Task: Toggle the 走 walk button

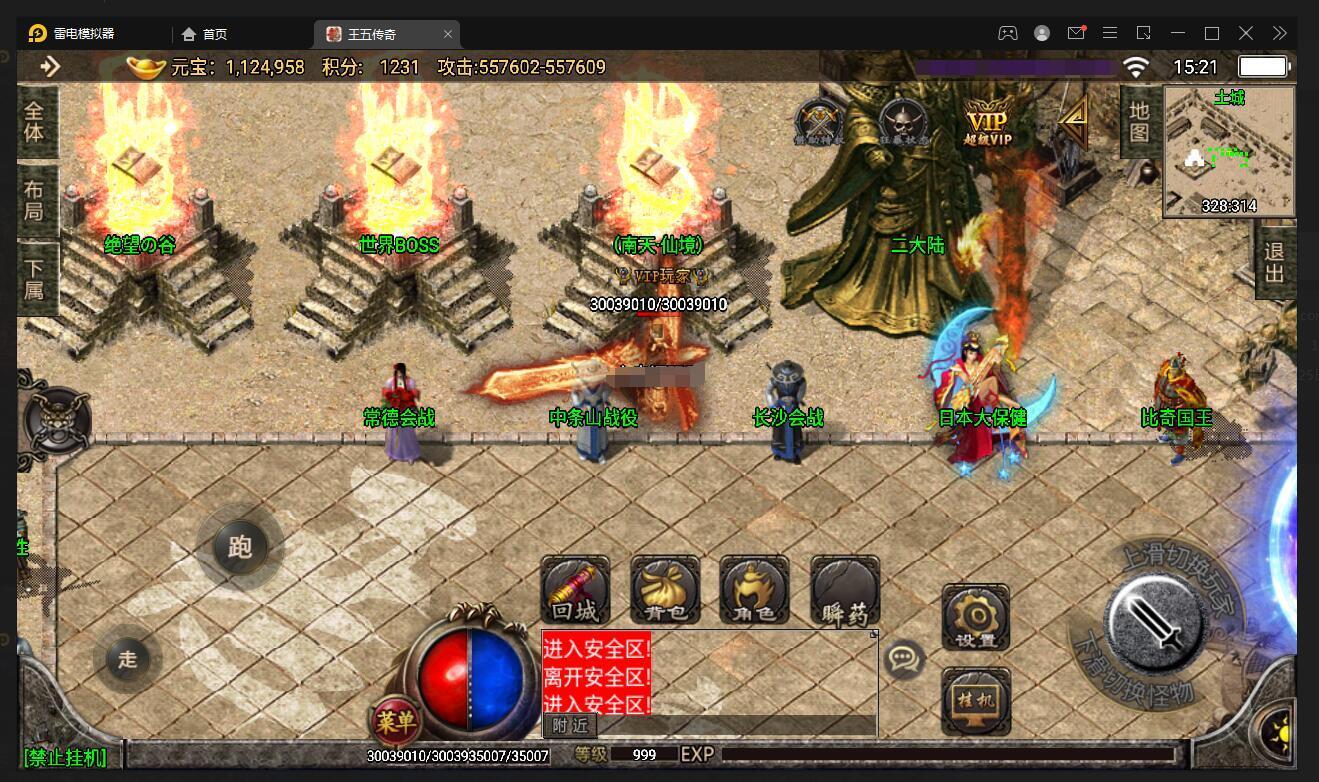Action: pyautogui.click(x=127, y=659)
